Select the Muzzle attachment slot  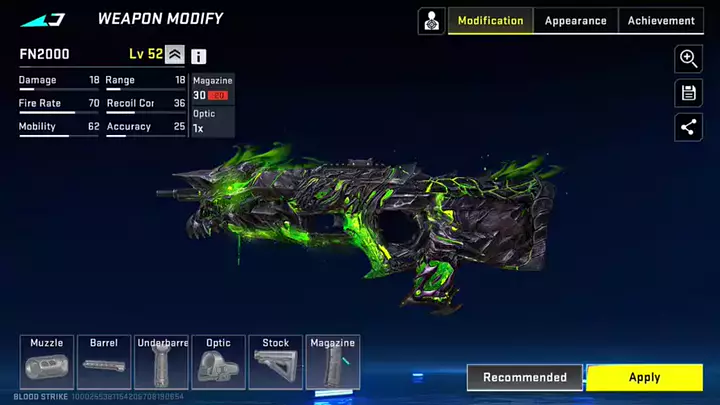tap(47, 362)
